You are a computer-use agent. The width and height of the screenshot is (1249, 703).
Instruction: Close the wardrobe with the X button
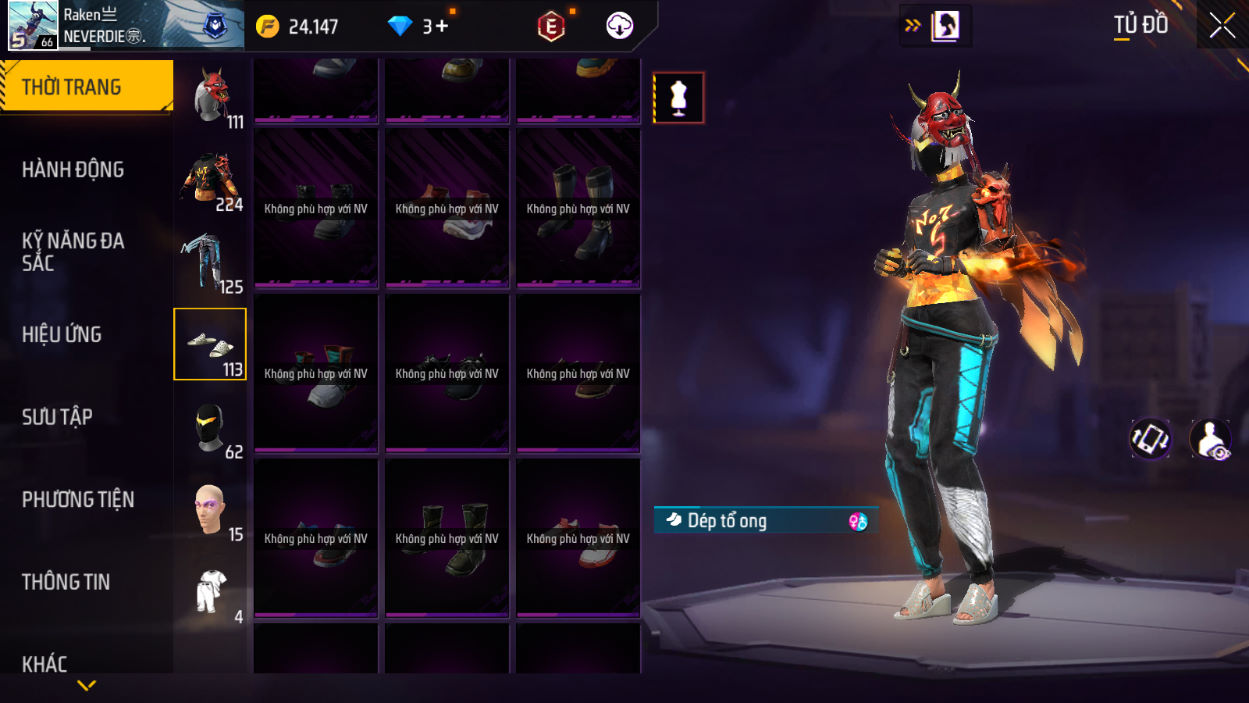click(1222, 26)
